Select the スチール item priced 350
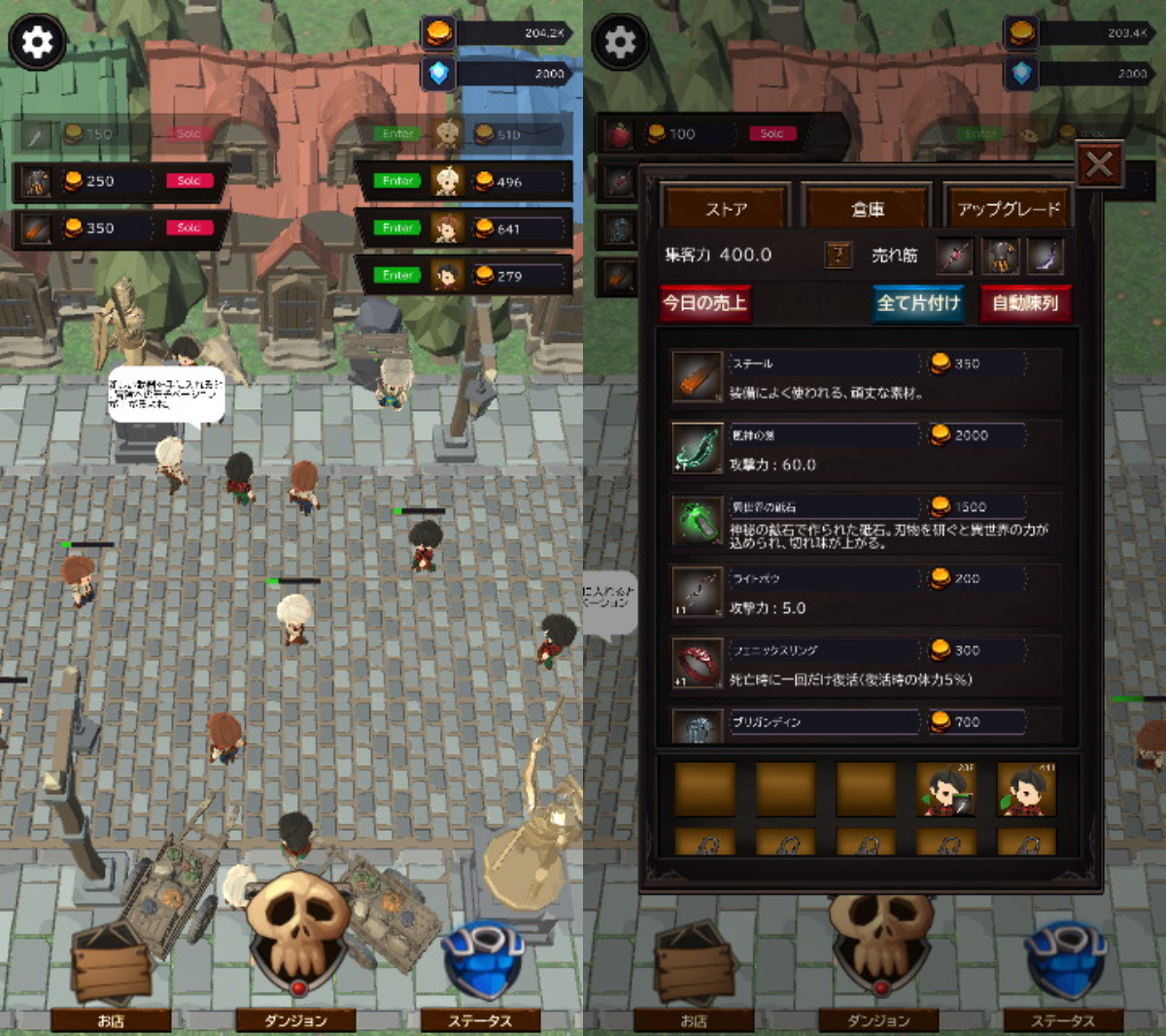 point(865,376)
